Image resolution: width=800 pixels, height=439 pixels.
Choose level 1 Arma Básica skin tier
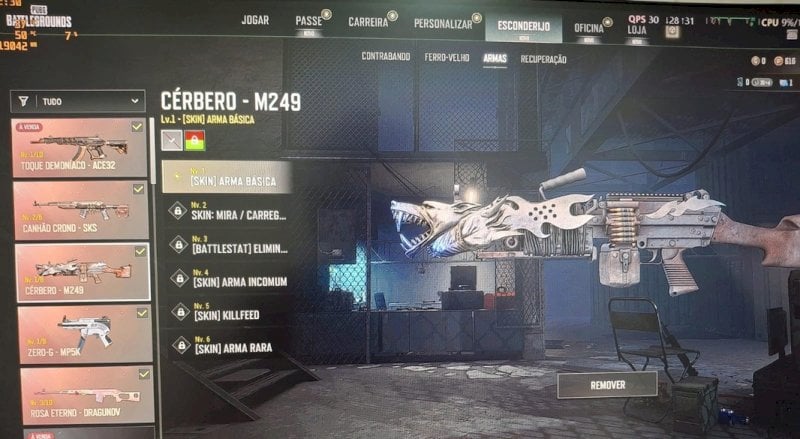227,178
